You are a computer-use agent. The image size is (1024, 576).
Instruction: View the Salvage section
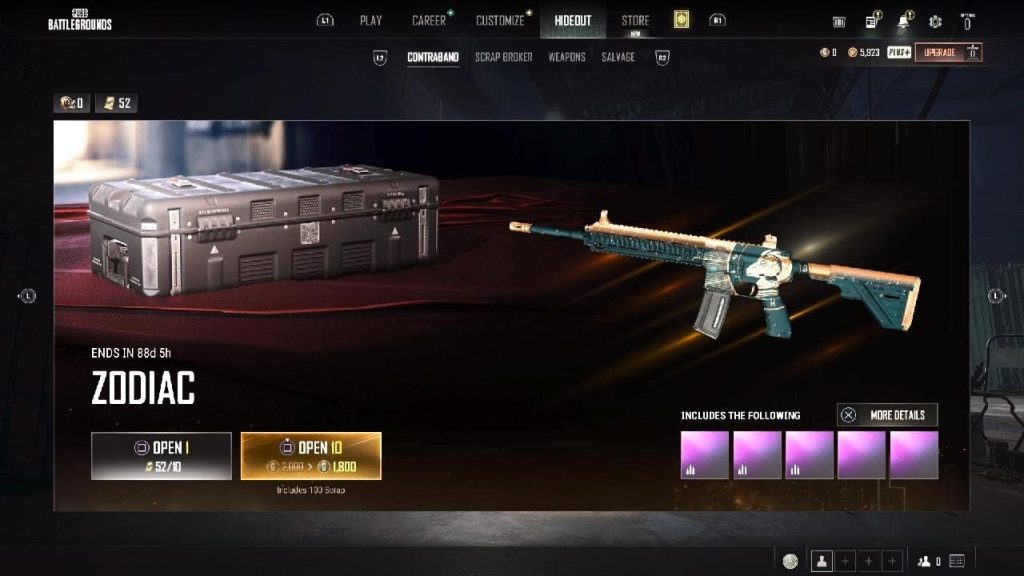click(618, 57)
